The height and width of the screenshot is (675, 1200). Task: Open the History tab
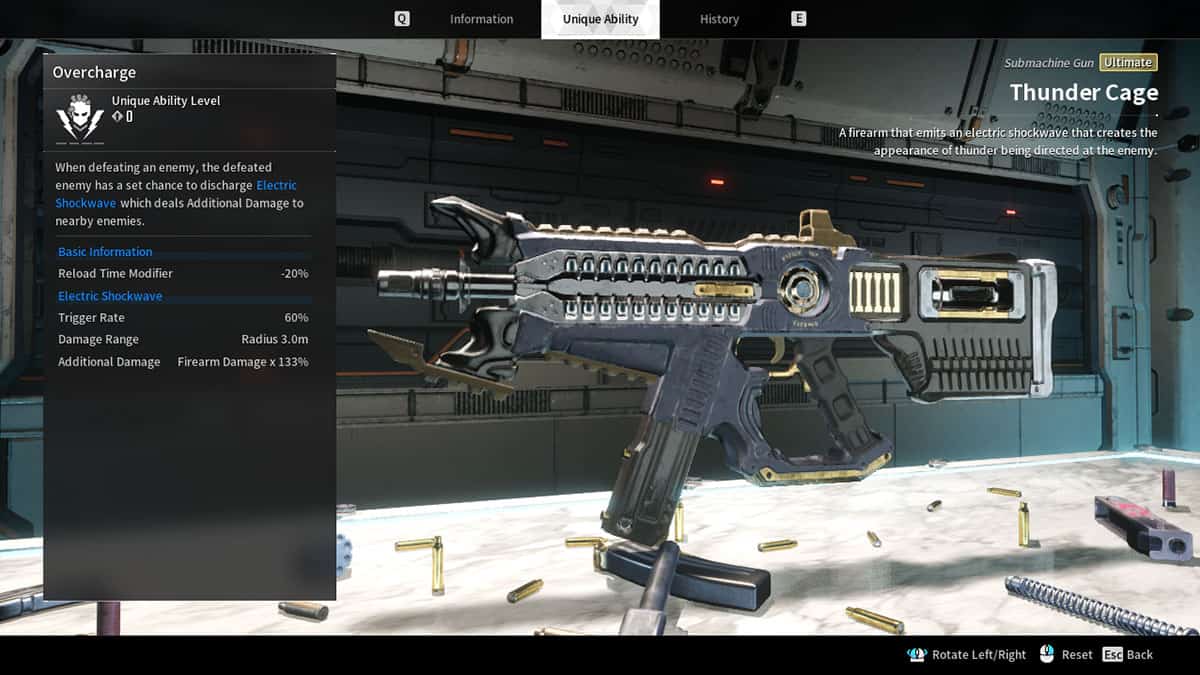719,19
